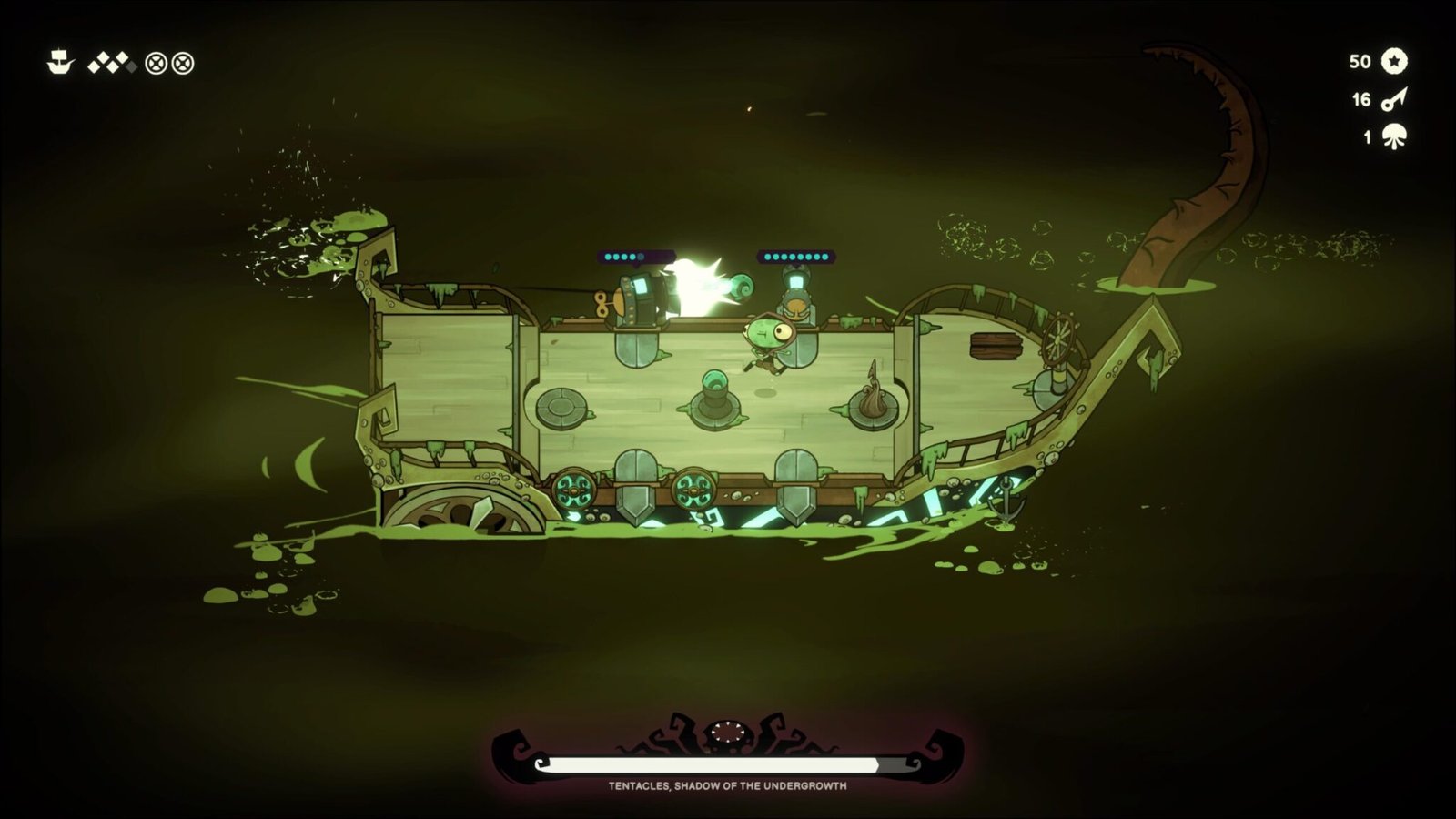Toggle the firing cannon's wind-up crank
The height and width of the screenshot is (819, 1456).
tap(601, 305)
